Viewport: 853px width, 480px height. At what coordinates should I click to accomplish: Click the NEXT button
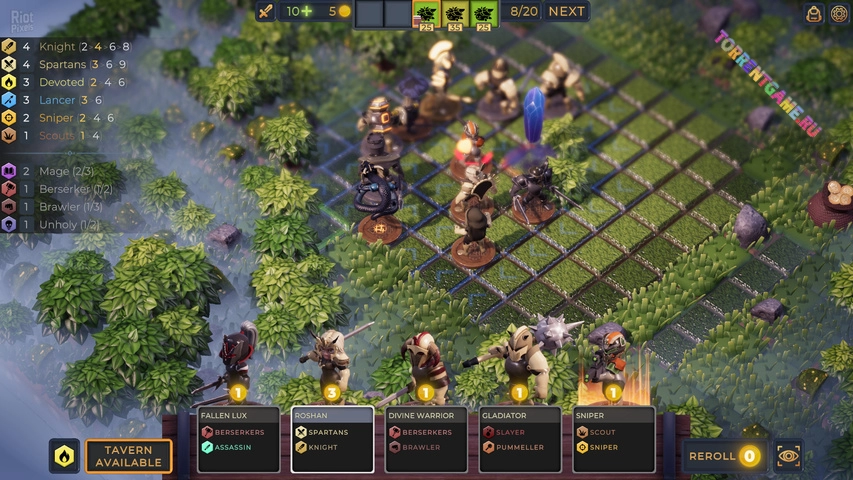[x=566, y=12]
